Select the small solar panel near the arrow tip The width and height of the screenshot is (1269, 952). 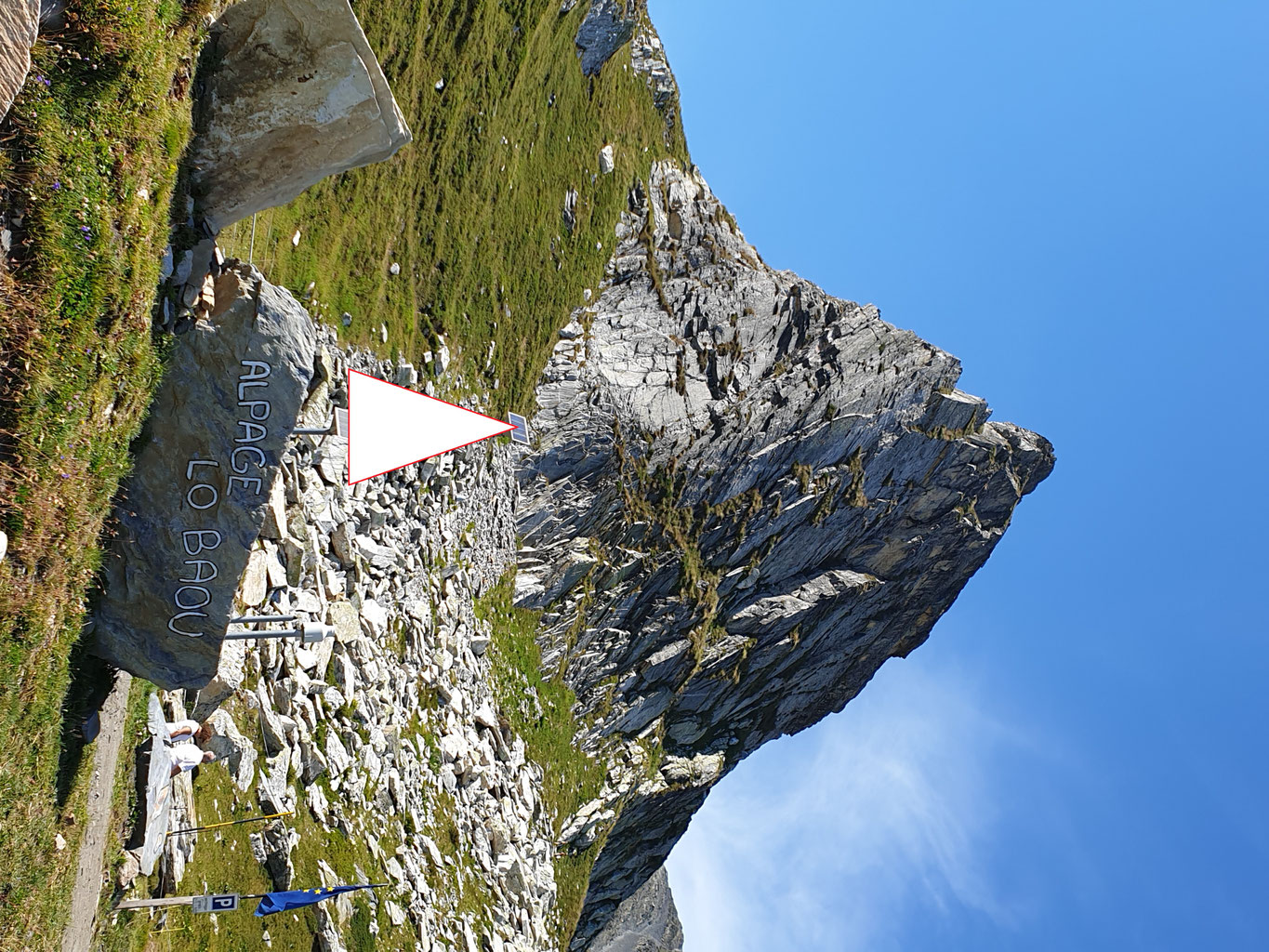pyautogui.click(x=519, y=428)
